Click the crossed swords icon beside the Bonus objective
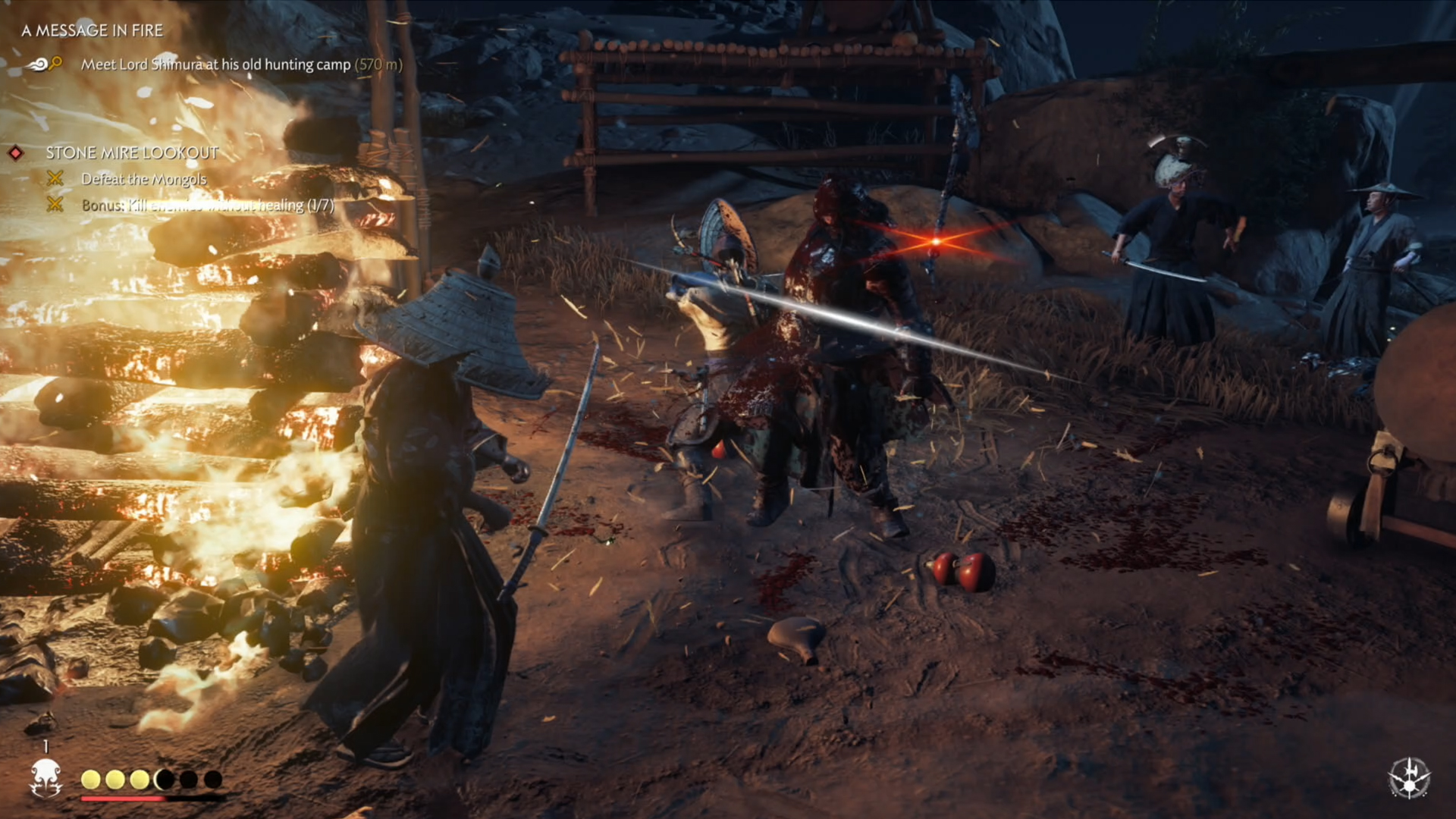The width and height of the screenshot is (1456, 819). tap(54, 206)
